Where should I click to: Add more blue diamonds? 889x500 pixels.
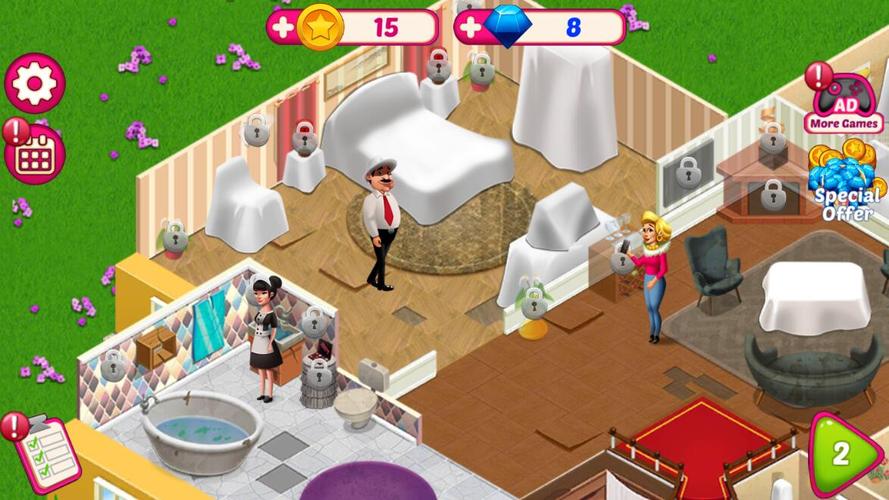tap(470, 27)
